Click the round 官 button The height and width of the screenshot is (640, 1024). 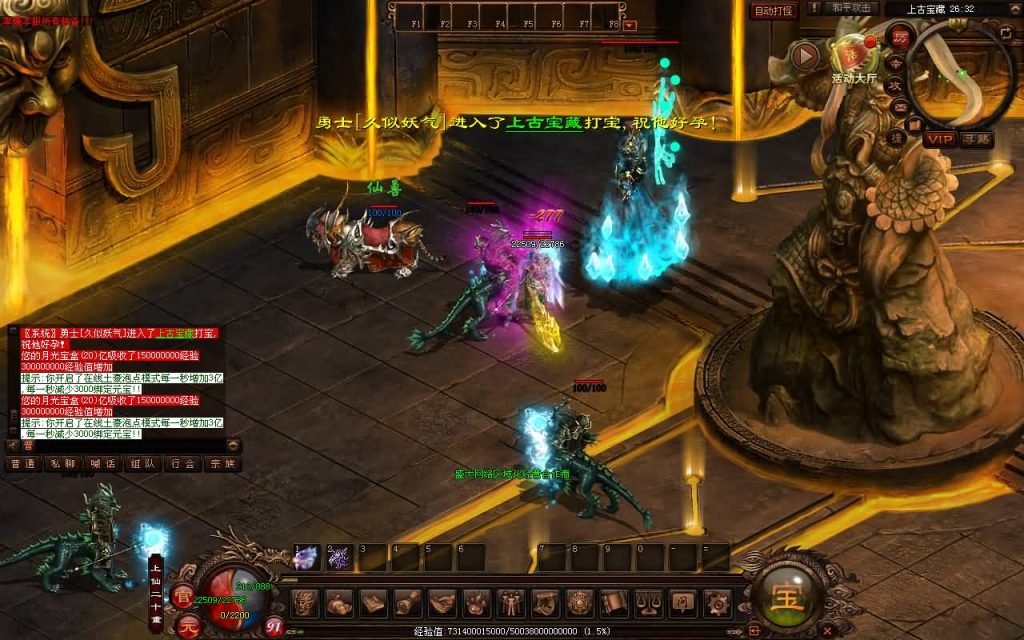point(184,597)
